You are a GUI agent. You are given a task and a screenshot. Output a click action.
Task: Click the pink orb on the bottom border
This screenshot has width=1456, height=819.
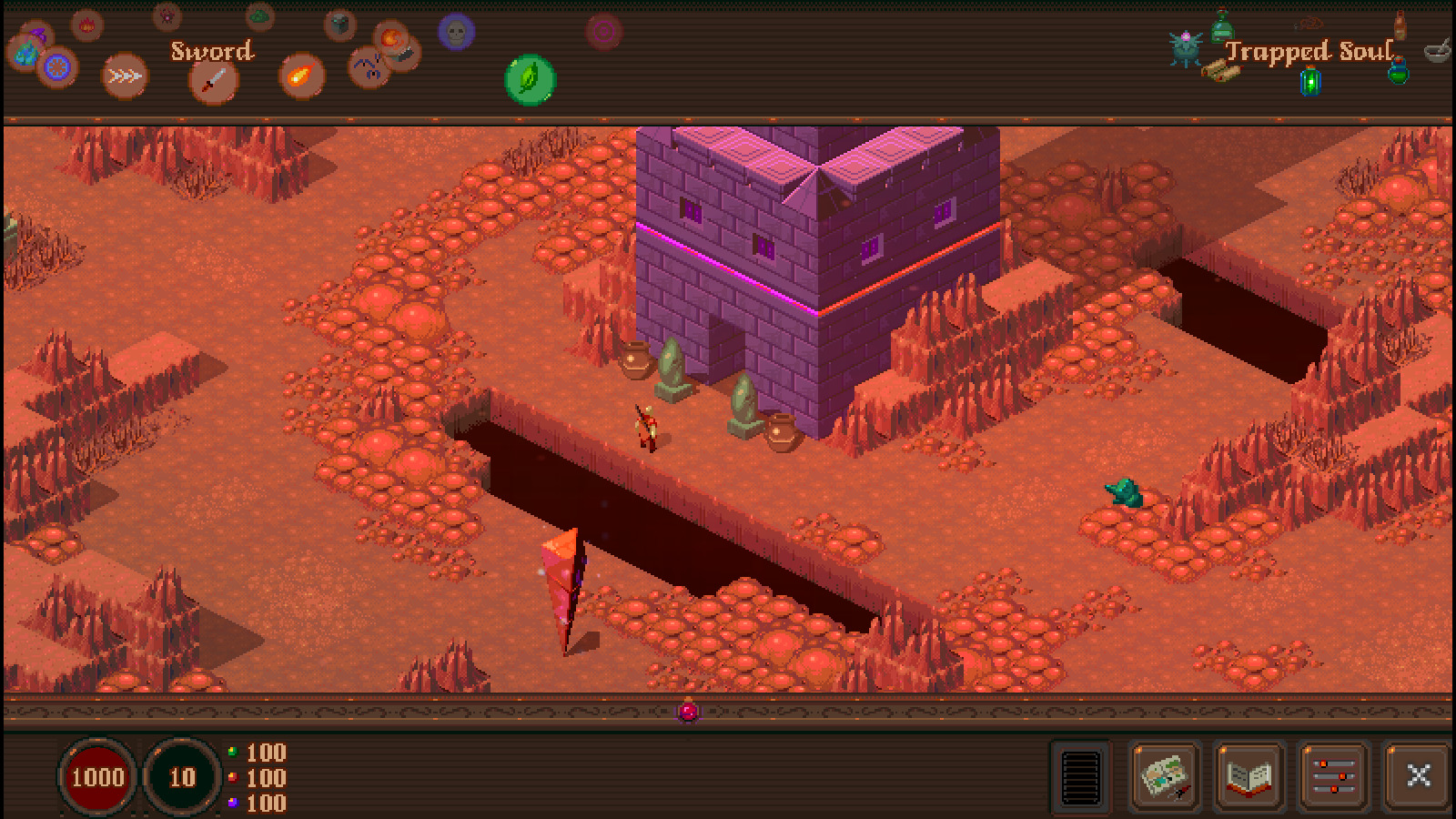tap(687, 712)
